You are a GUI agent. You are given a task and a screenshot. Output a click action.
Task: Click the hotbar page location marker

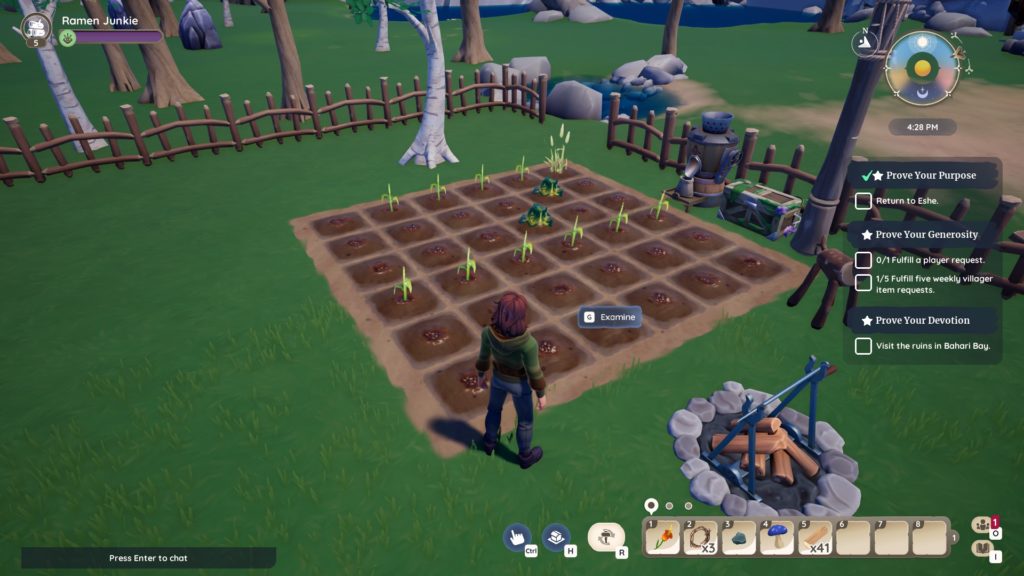tap(651, 506)
